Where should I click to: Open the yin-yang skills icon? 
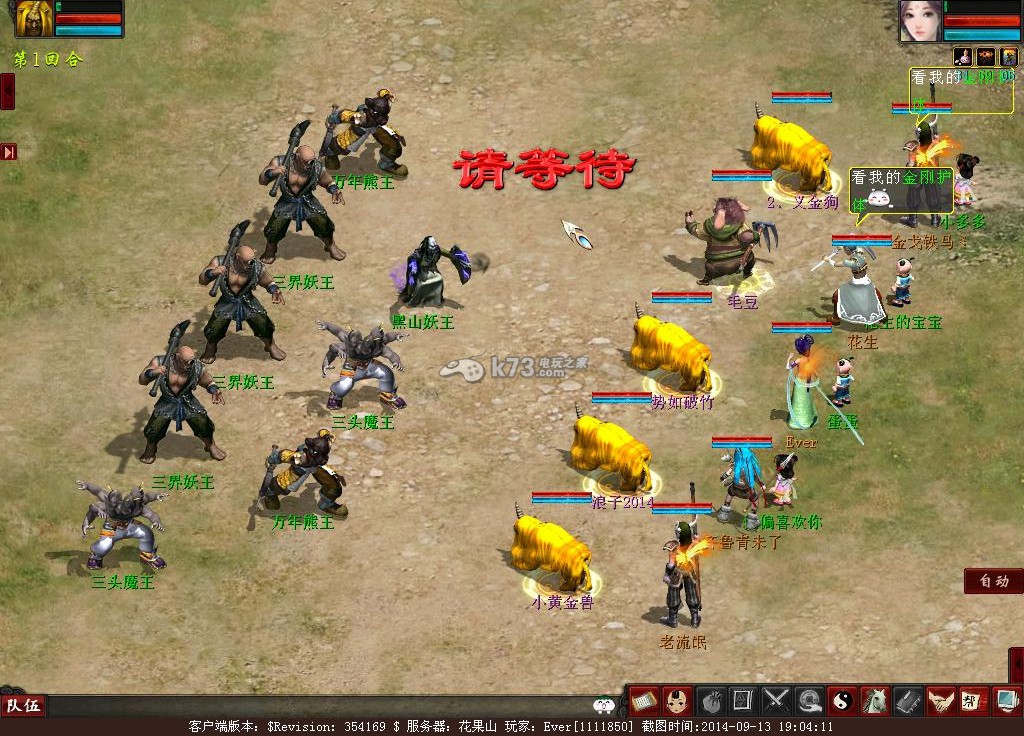coord(842,700)
